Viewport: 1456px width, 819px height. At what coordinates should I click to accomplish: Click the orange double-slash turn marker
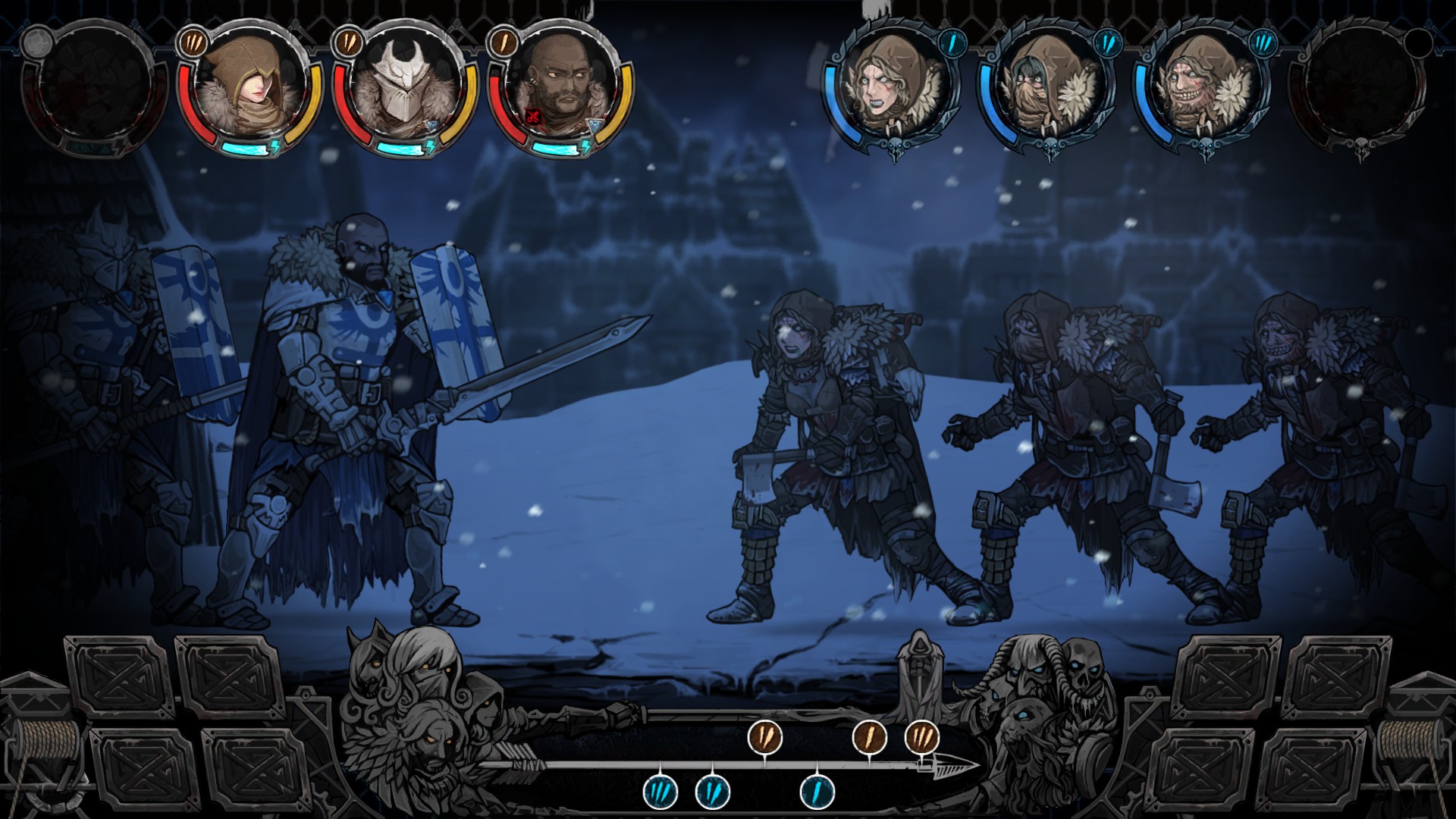(764, 738)
